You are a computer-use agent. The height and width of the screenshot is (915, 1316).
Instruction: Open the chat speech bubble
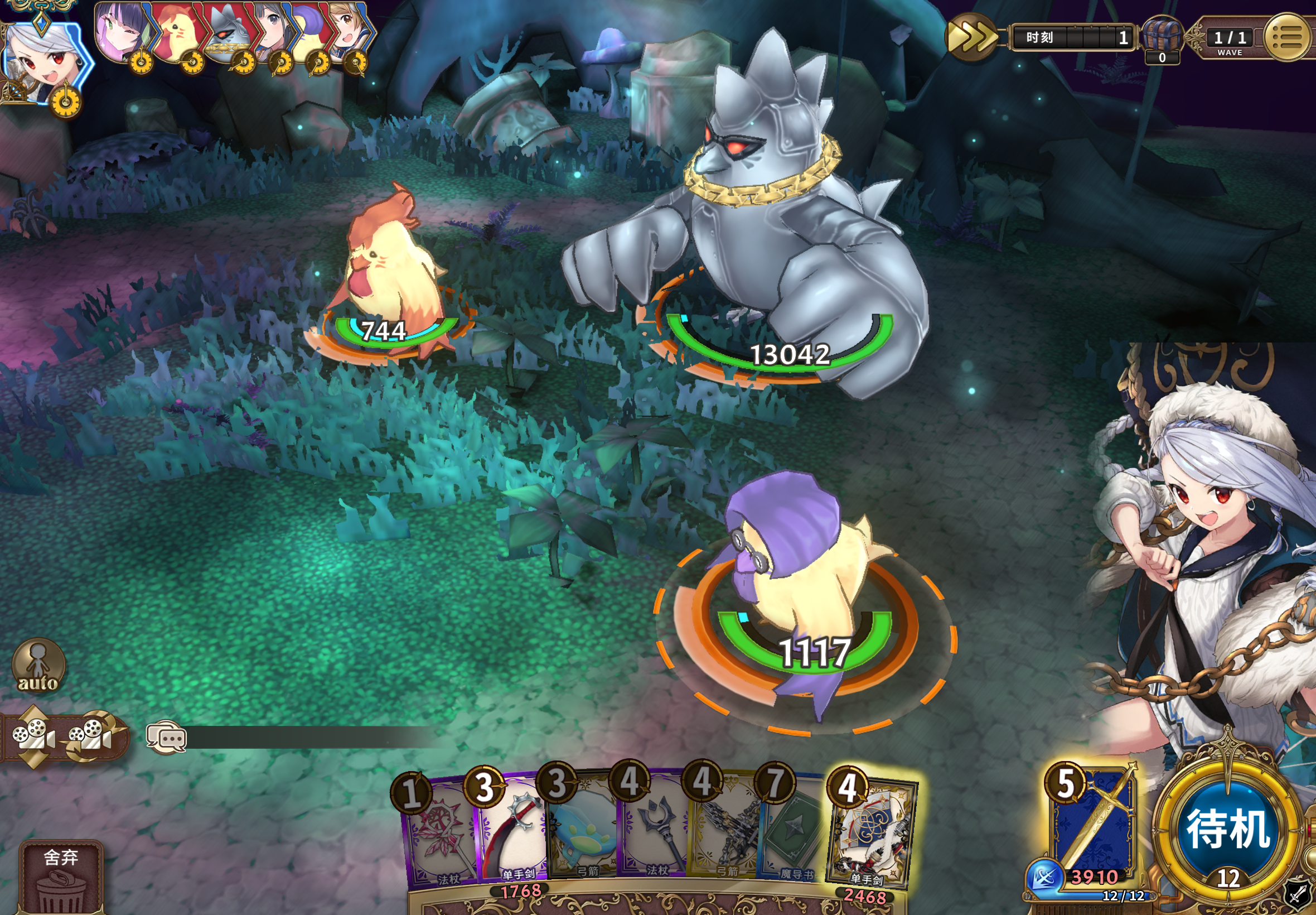pos(166,738)
